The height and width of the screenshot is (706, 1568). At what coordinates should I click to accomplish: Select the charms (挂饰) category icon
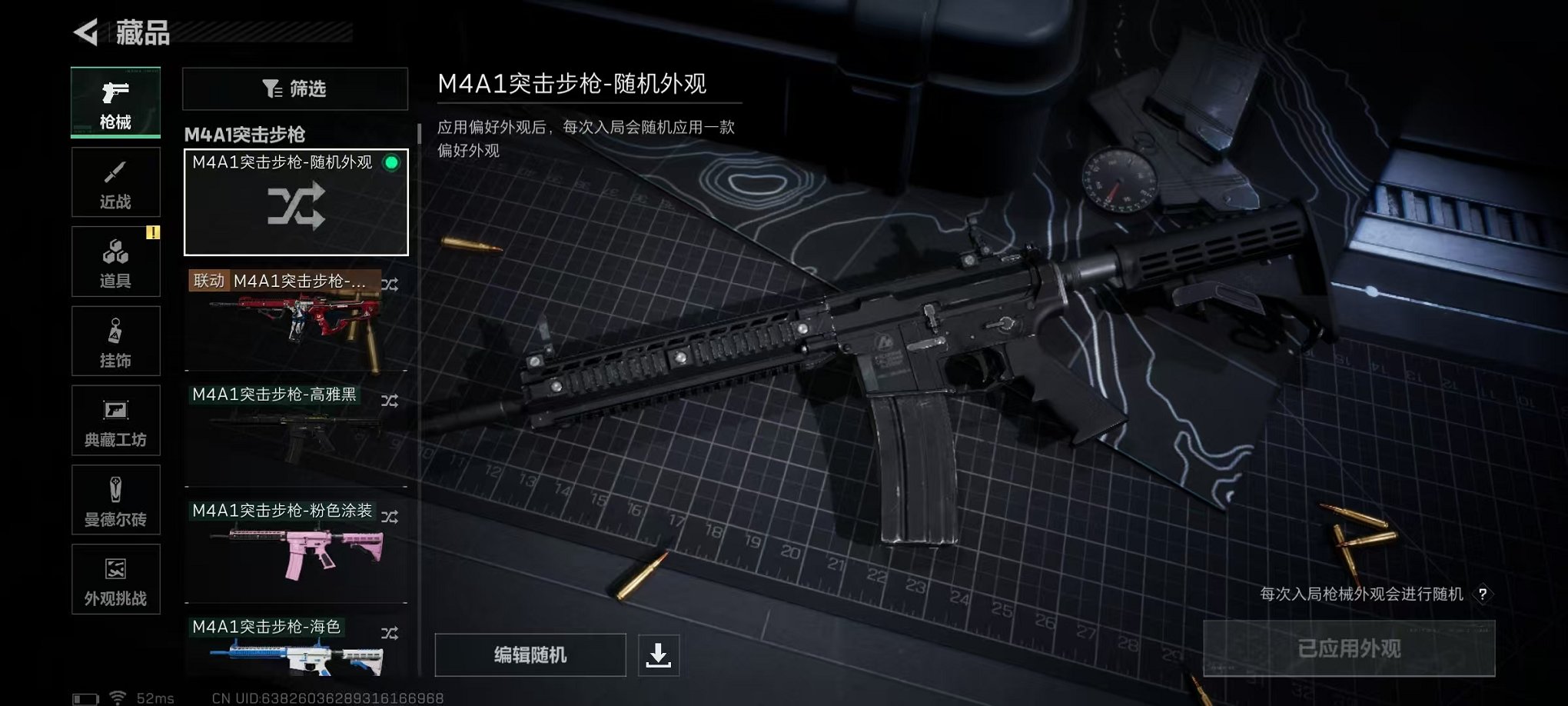(115, 341)
